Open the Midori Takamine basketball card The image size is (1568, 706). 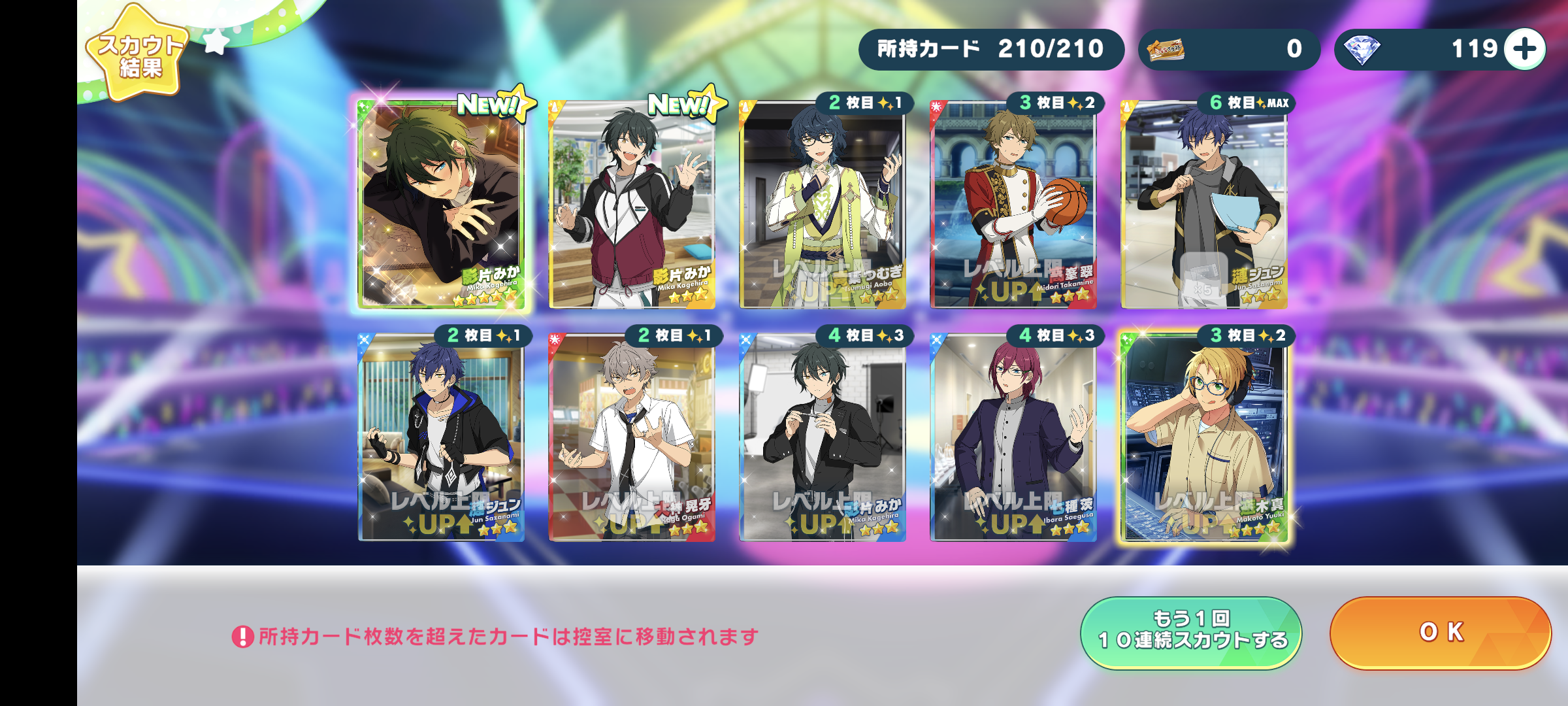1013,204
